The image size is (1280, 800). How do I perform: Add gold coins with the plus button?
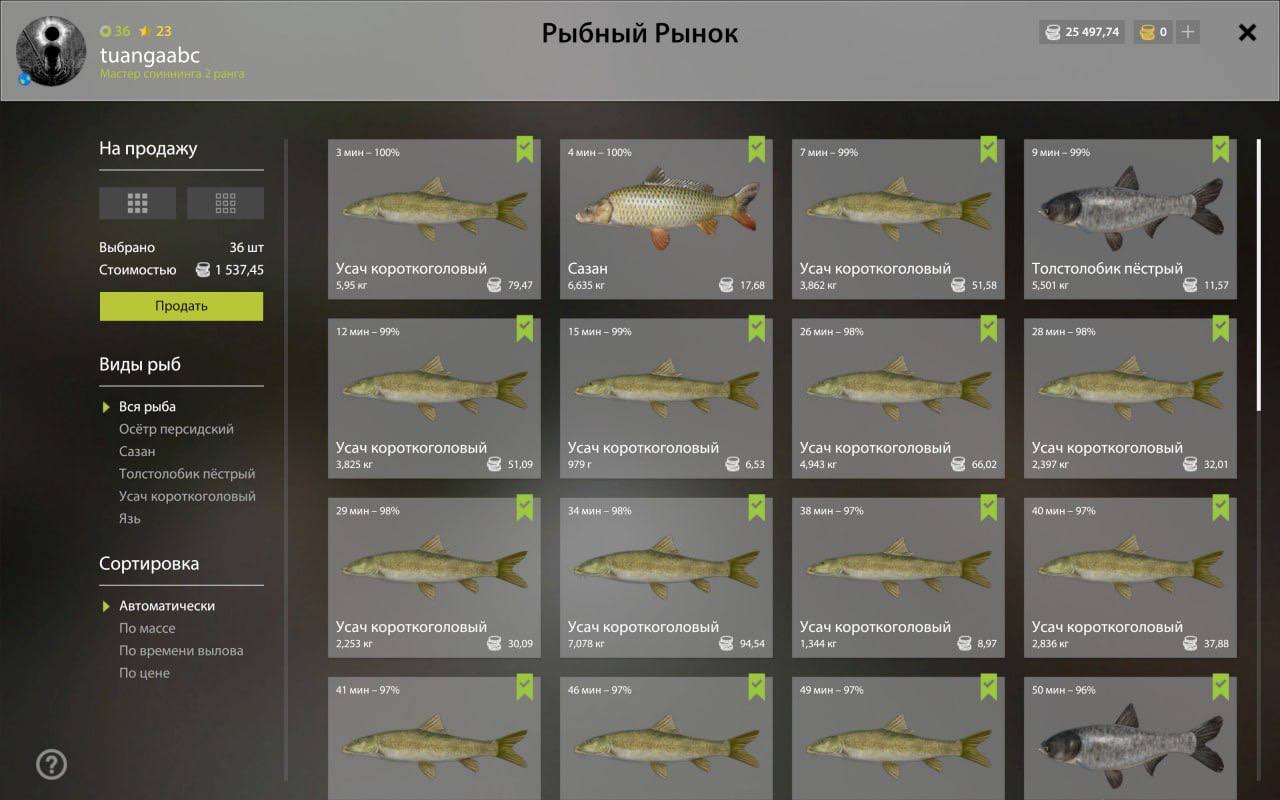(x=1187, y=32)
